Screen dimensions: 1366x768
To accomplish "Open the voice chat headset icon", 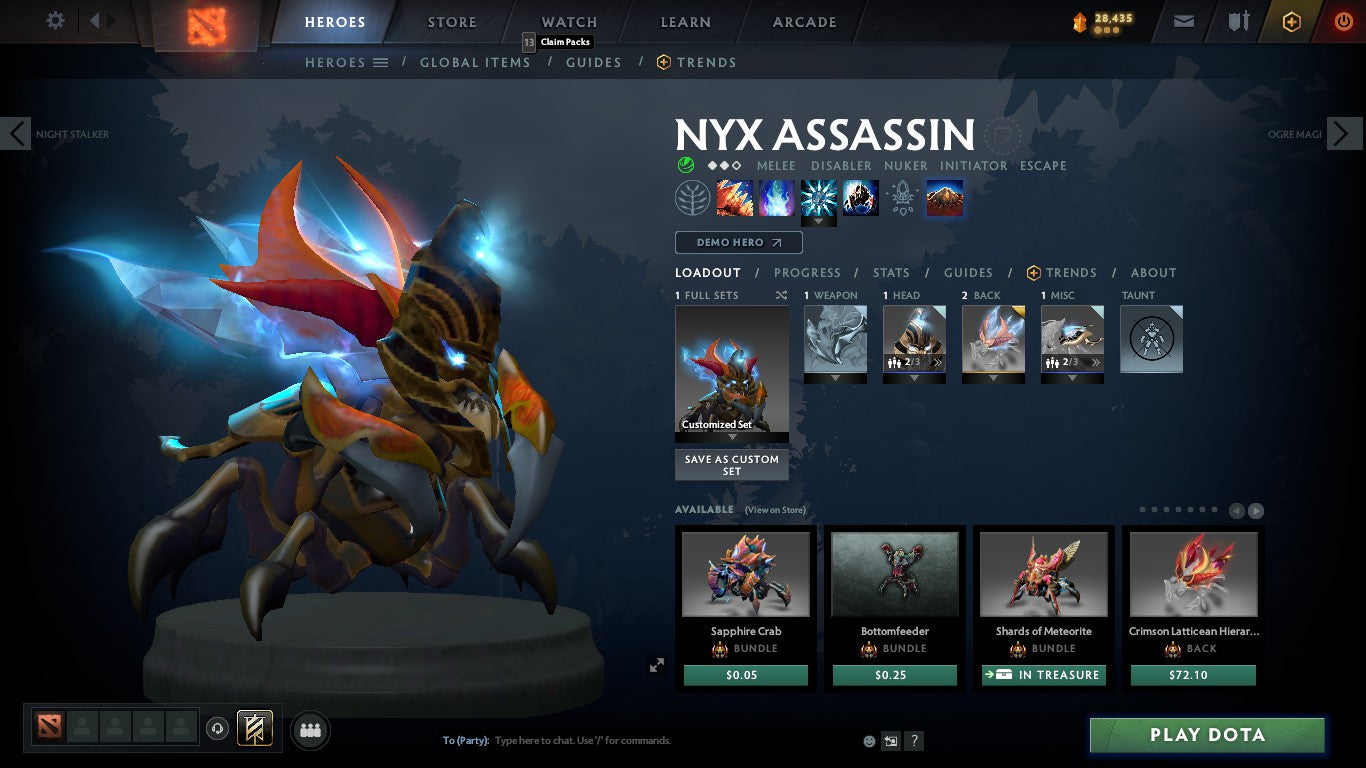I will coord(218,730).
